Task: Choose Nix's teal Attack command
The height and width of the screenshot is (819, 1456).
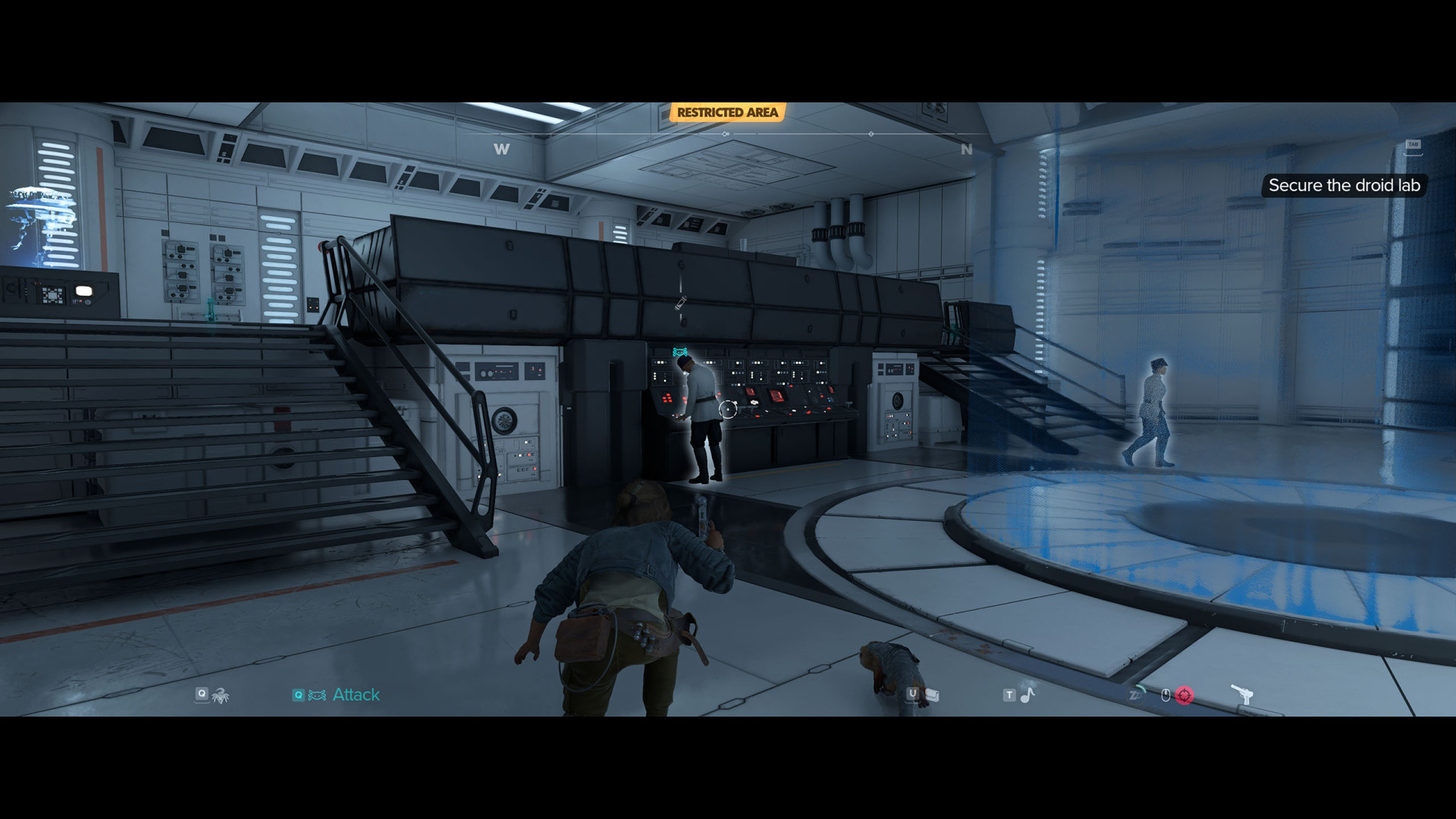Action: (355, 695)
